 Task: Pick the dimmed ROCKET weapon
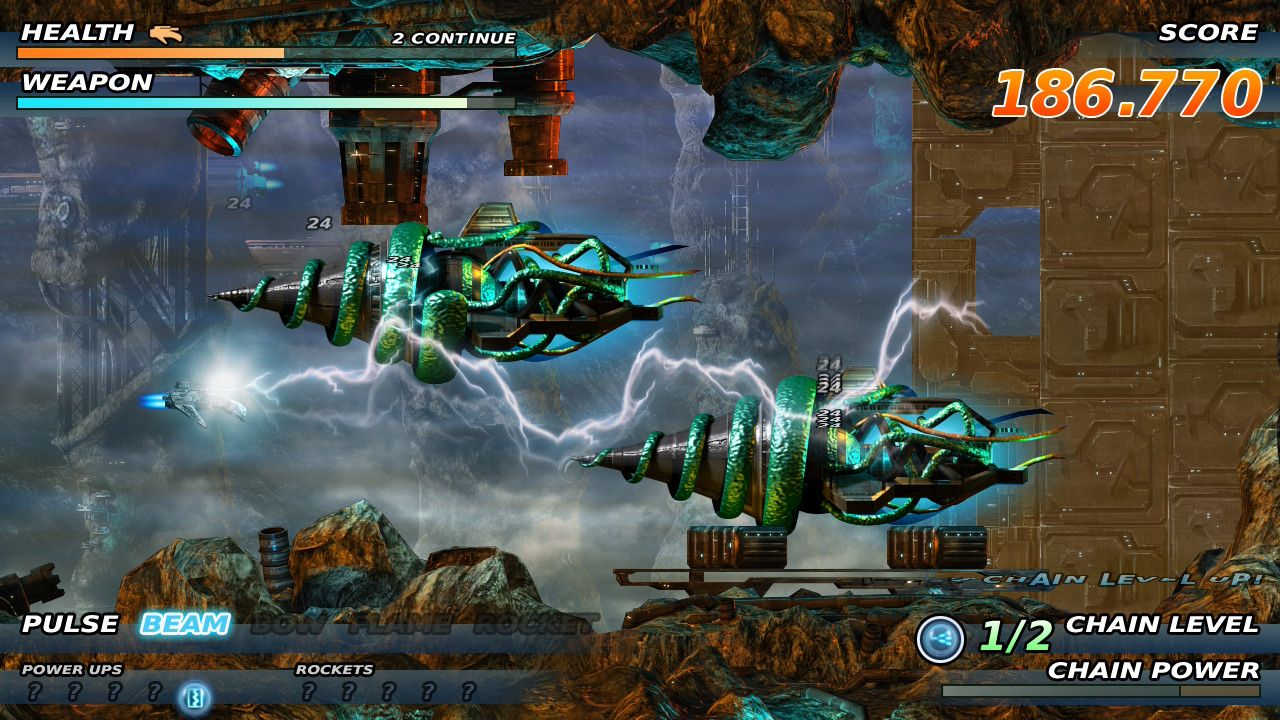(x=535, y=626)
